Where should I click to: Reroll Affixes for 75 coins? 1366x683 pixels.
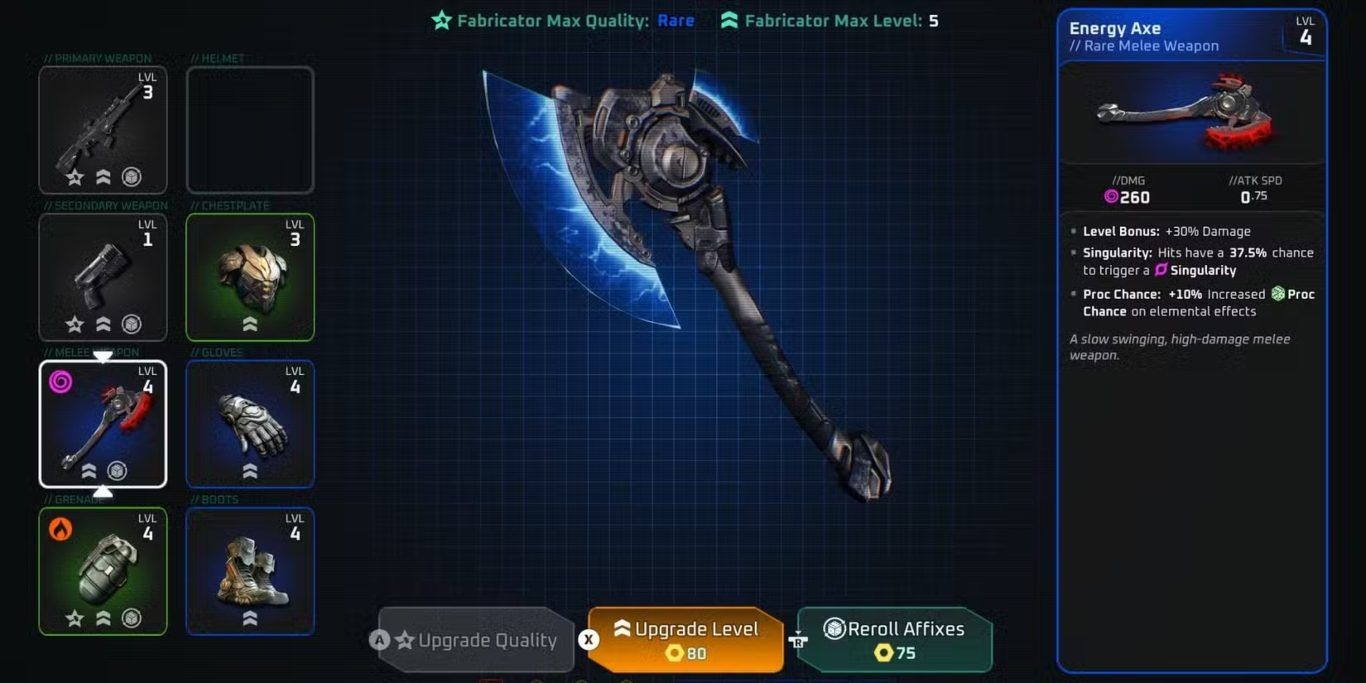[895, 640]
